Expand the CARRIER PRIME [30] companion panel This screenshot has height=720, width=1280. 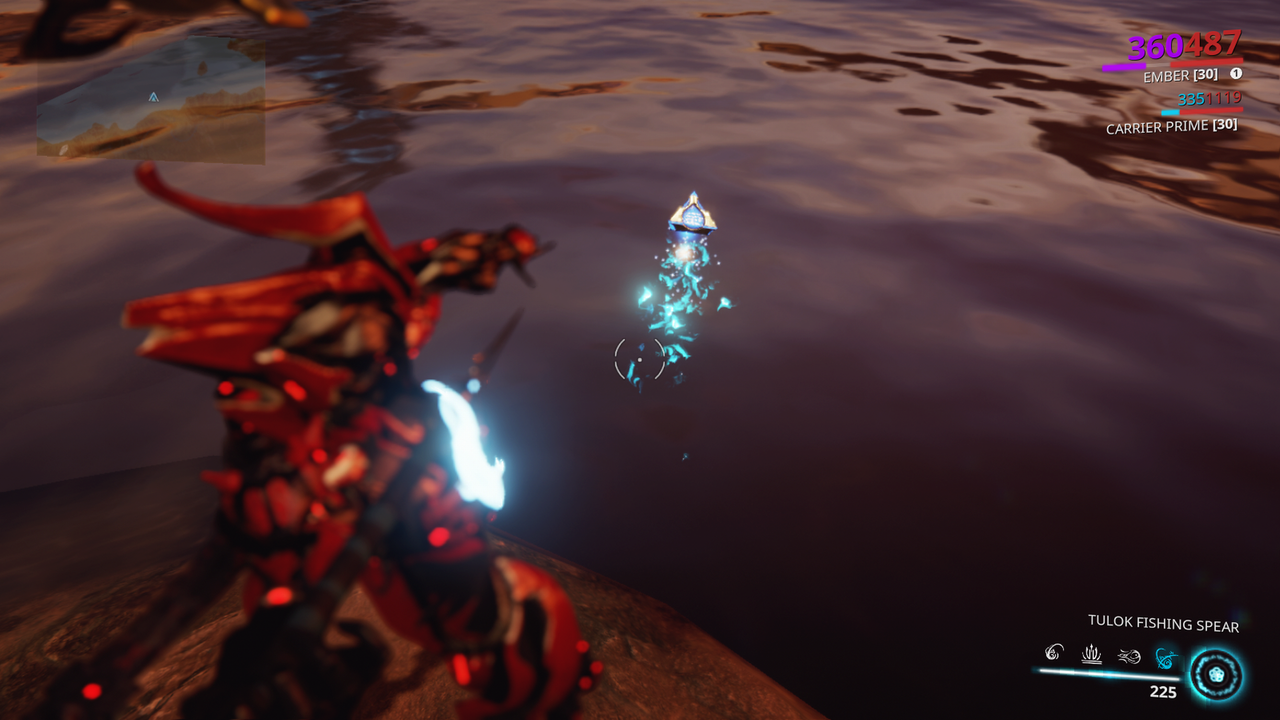(x=1170, y=126)
